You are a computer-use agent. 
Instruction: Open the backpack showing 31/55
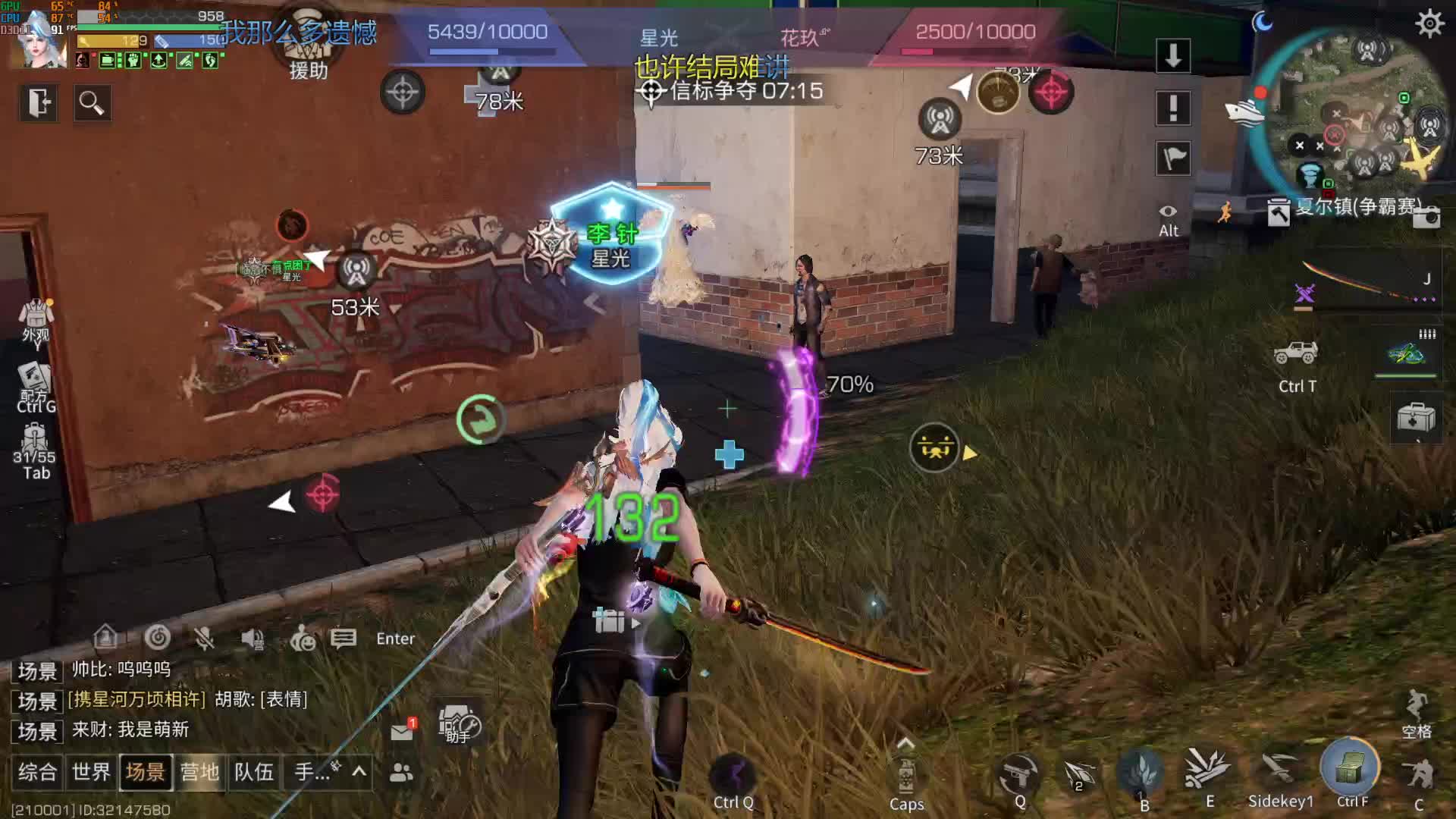(x=35, y=450)
